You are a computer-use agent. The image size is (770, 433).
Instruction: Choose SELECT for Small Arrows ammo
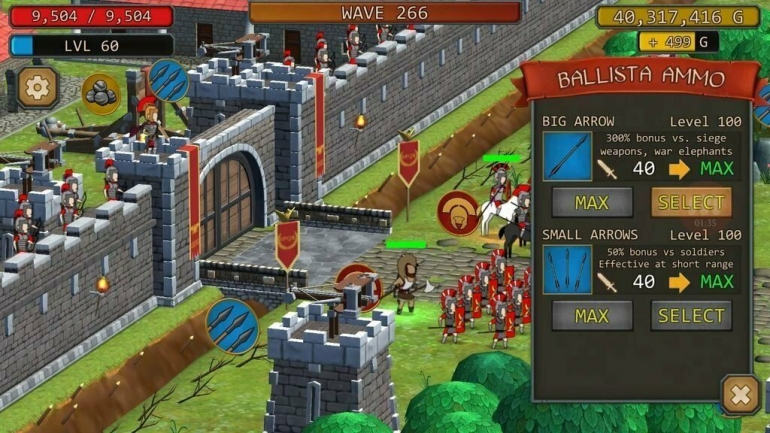(x=691, y=316)
